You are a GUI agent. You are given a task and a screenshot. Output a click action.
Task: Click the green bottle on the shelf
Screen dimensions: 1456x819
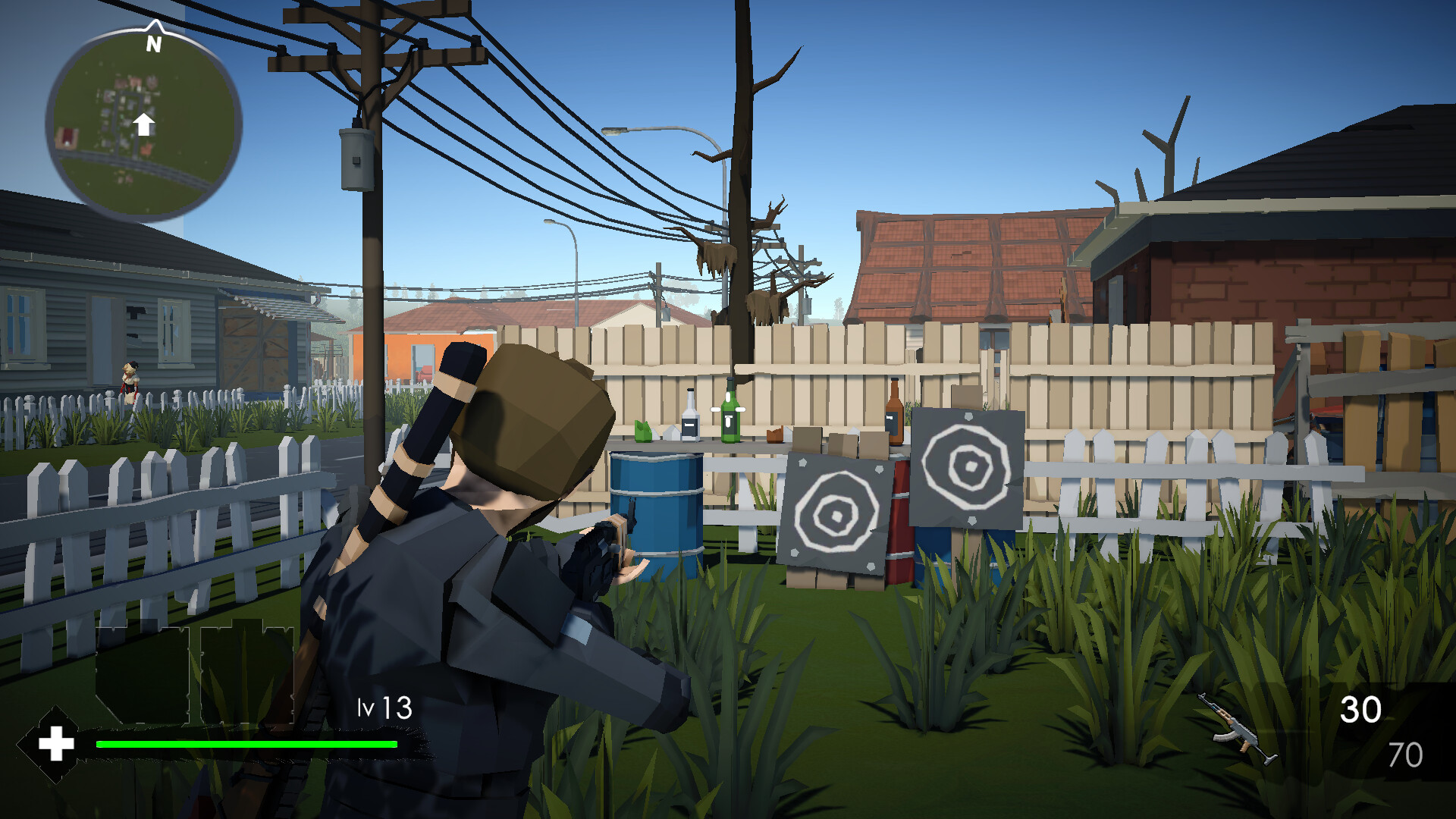[x=729, y=417]
